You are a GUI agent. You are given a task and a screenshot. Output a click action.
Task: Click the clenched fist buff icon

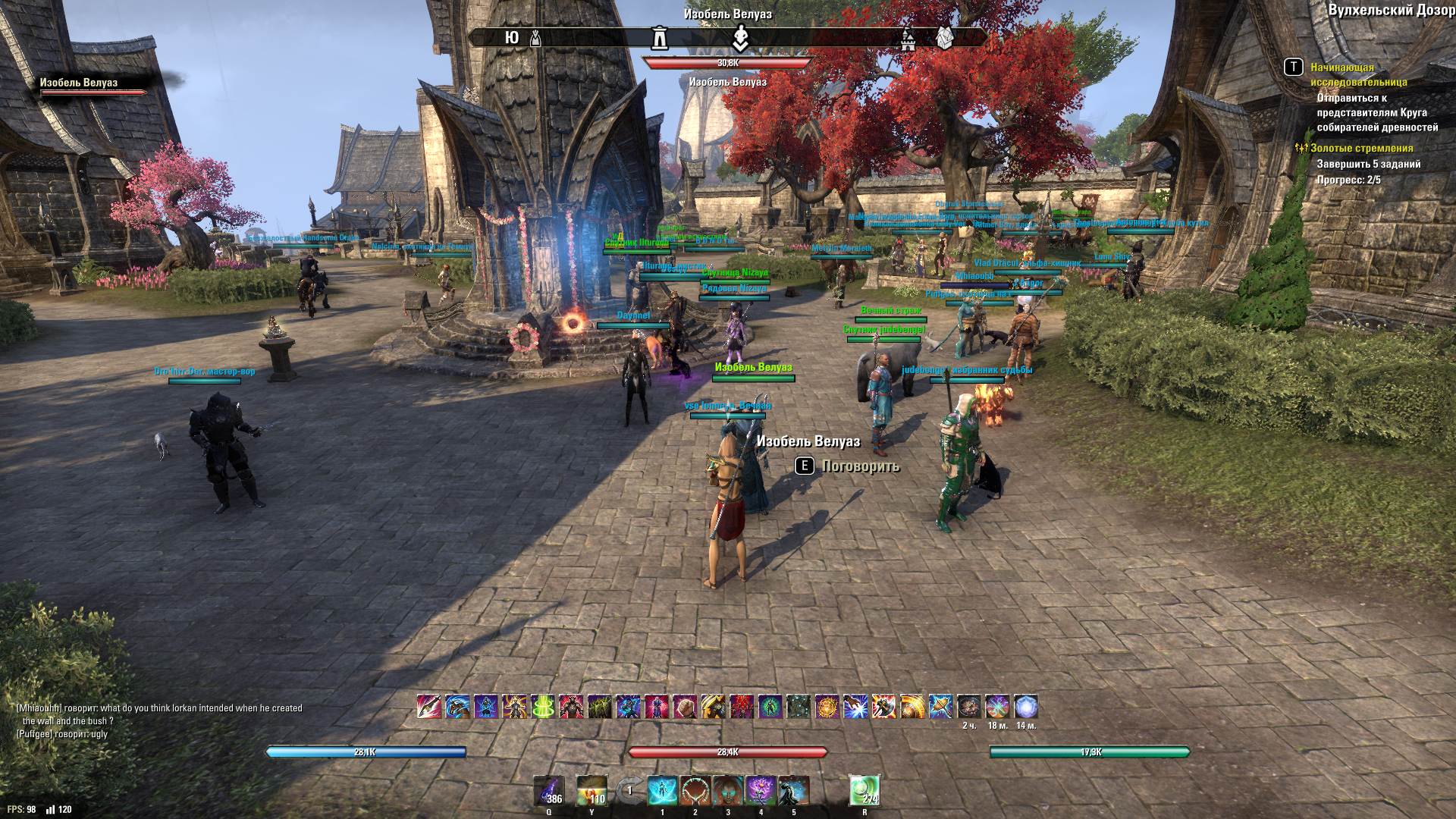click(x=685, y=707)
